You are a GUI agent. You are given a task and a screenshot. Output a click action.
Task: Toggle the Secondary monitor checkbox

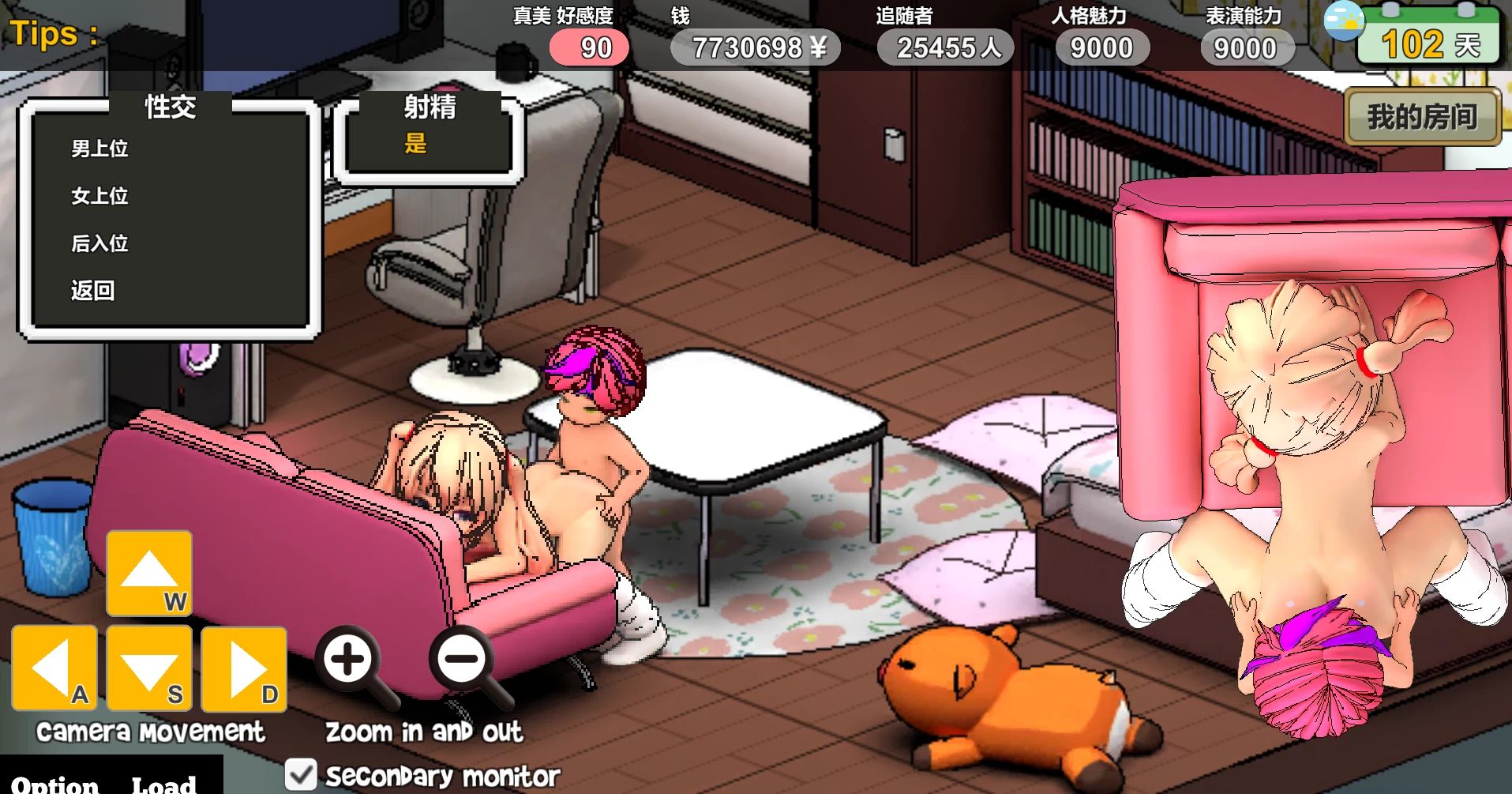pos(301,774)
